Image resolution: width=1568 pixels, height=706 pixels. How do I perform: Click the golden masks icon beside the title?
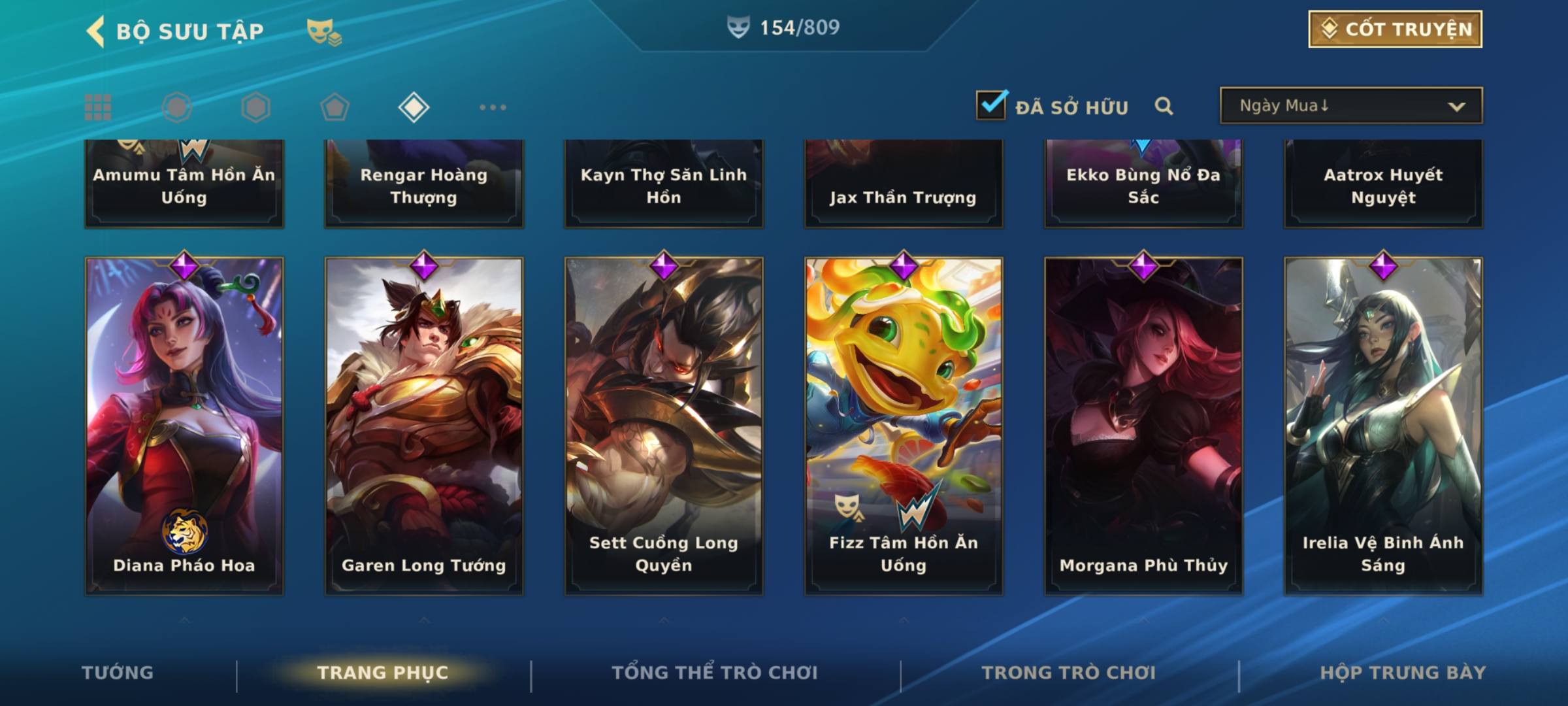324,31
